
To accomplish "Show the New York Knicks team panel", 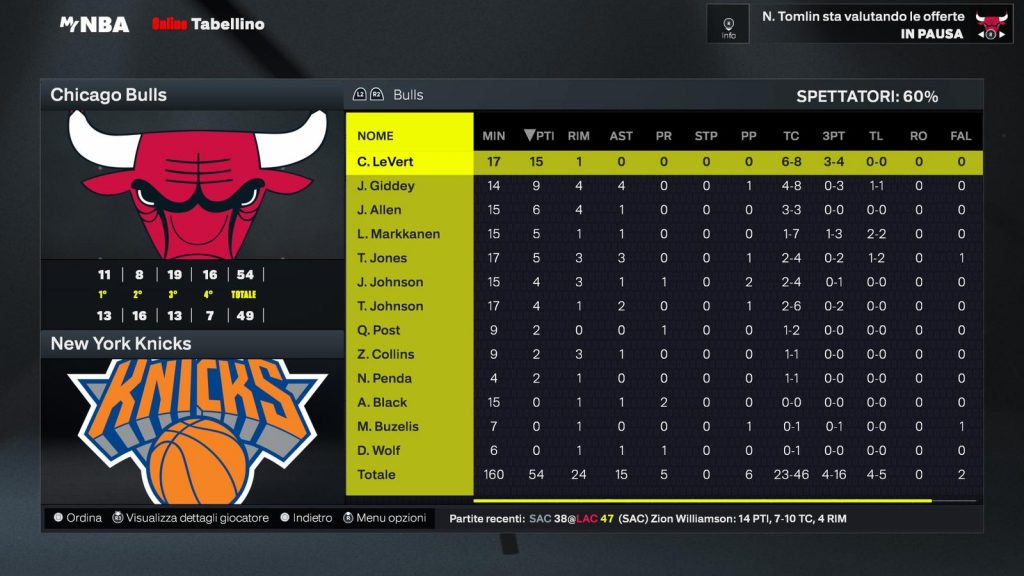I will click(x=192, y=344).
